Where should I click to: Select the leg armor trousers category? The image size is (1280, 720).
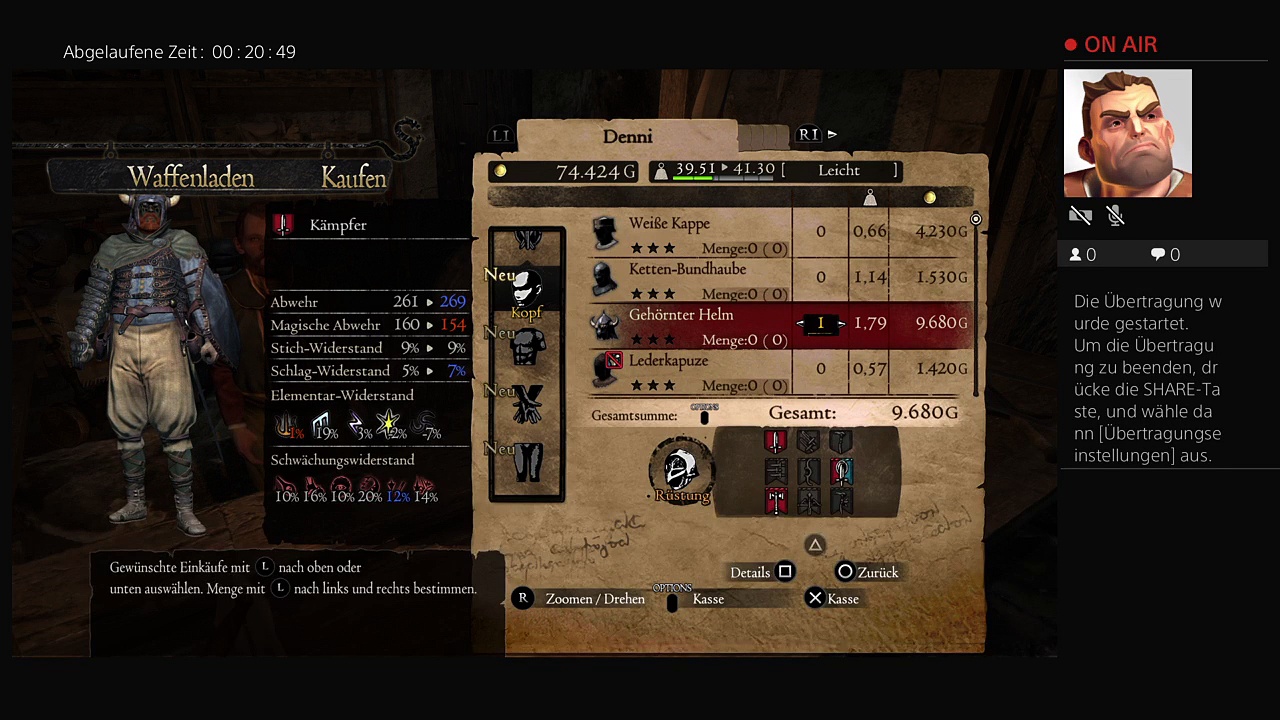[x=527, y=462]
